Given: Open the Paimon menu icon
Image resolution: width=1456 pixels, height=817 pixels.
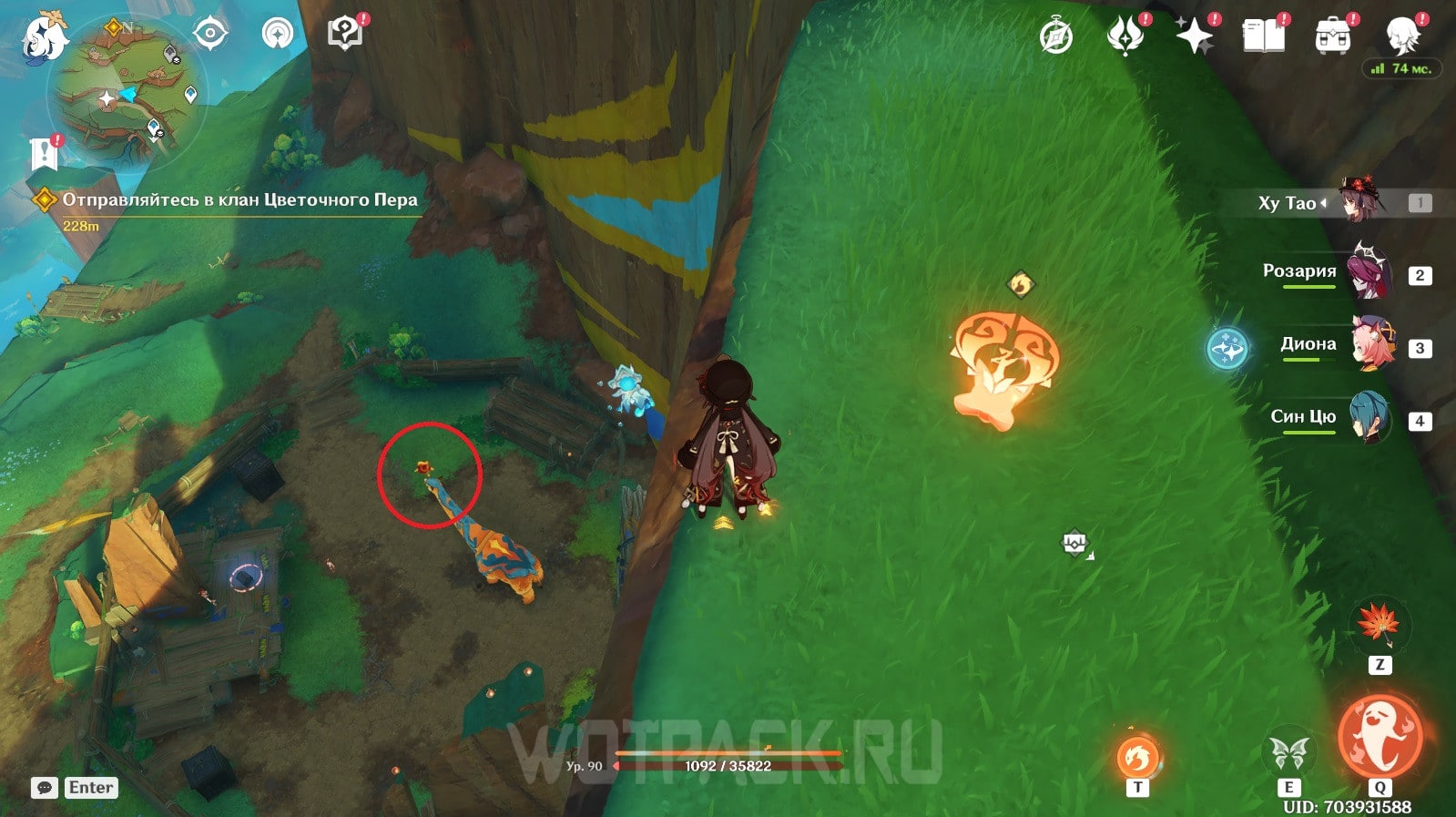Looking at the screenshot, I should [x=45, y=36].
